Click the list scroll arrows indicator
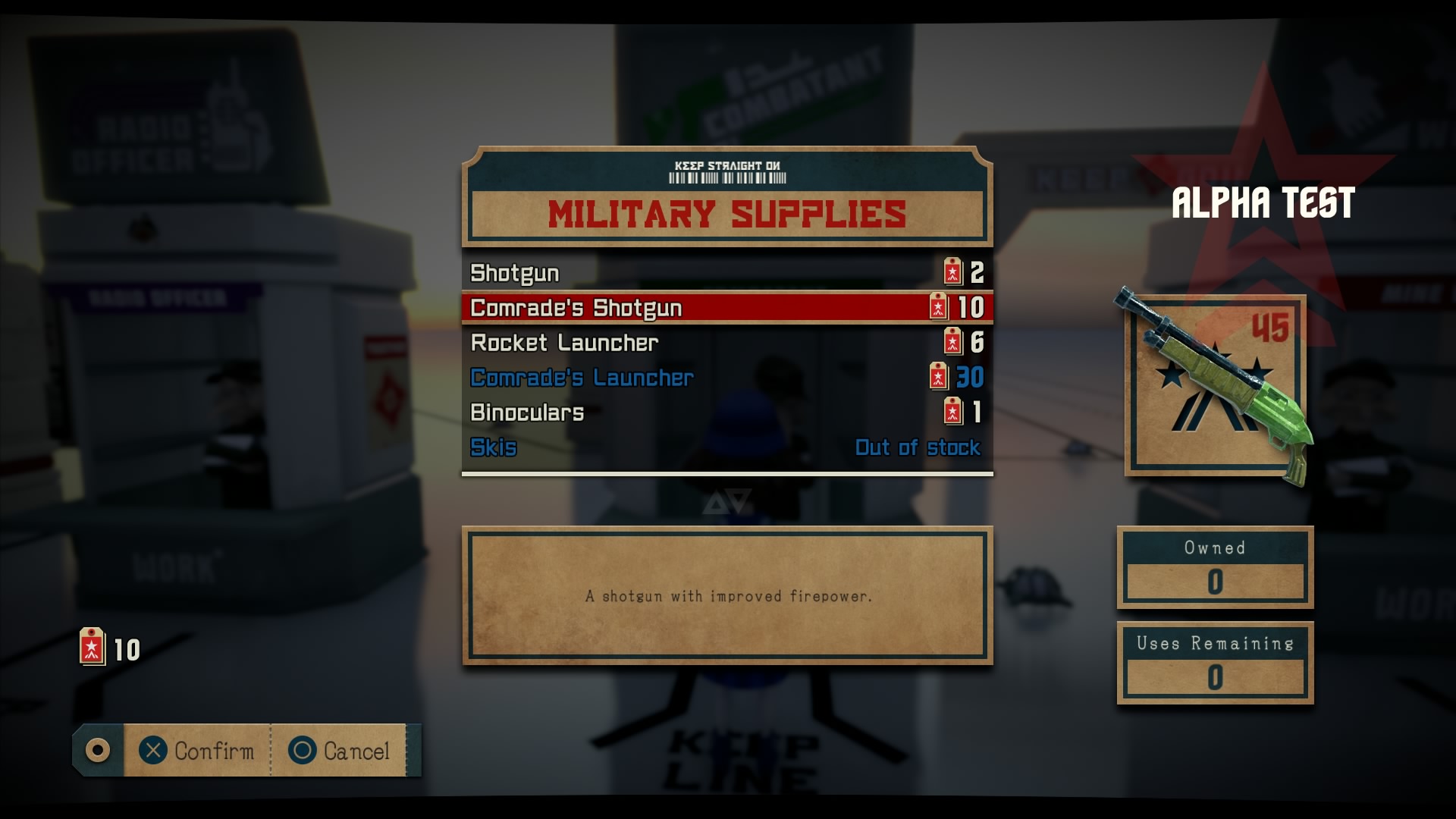 tap(726, 502)
